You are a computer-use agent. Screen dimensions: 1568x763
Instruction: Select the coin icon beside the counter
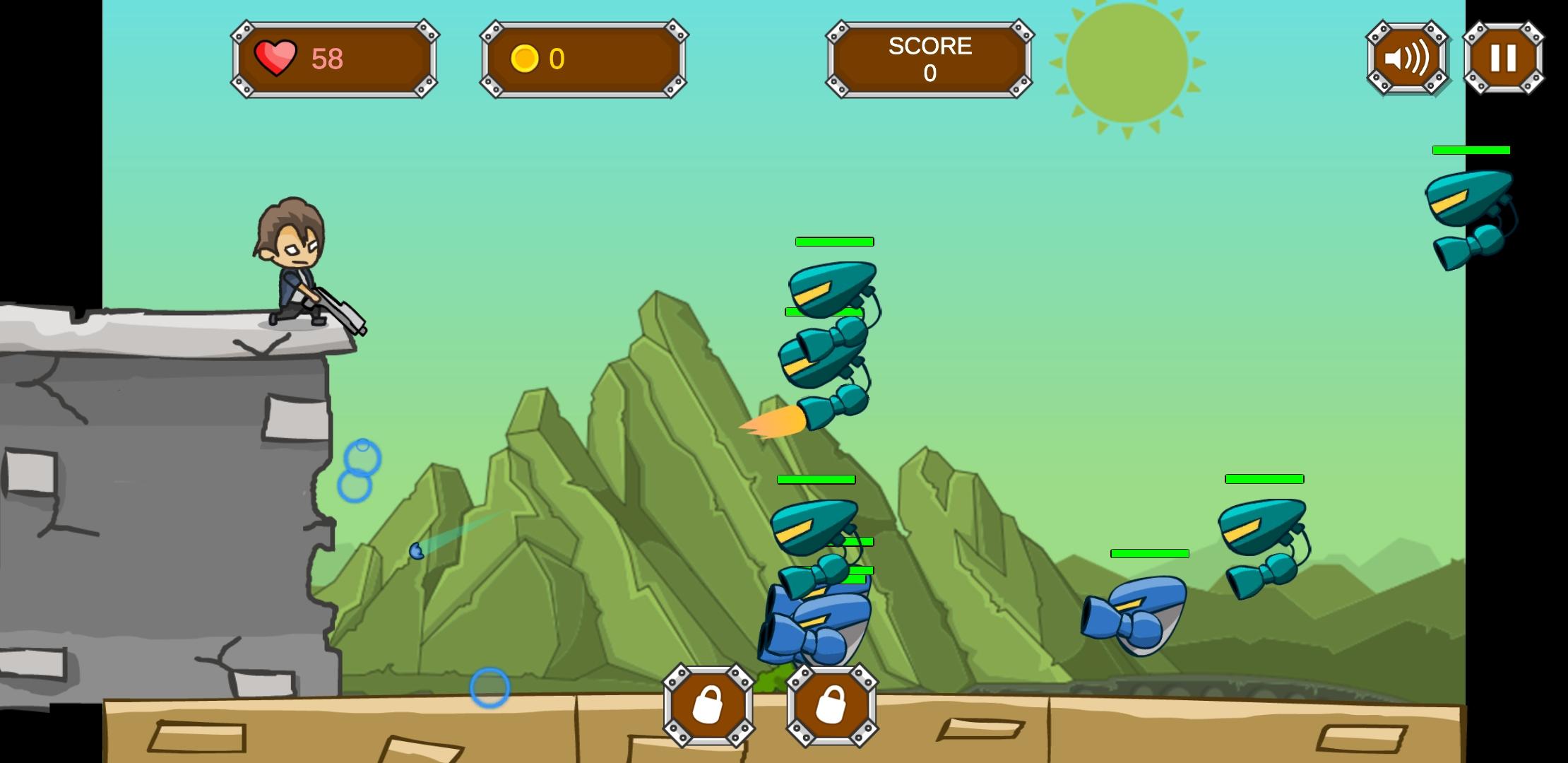pyautogui.click(x=526, y=59)
